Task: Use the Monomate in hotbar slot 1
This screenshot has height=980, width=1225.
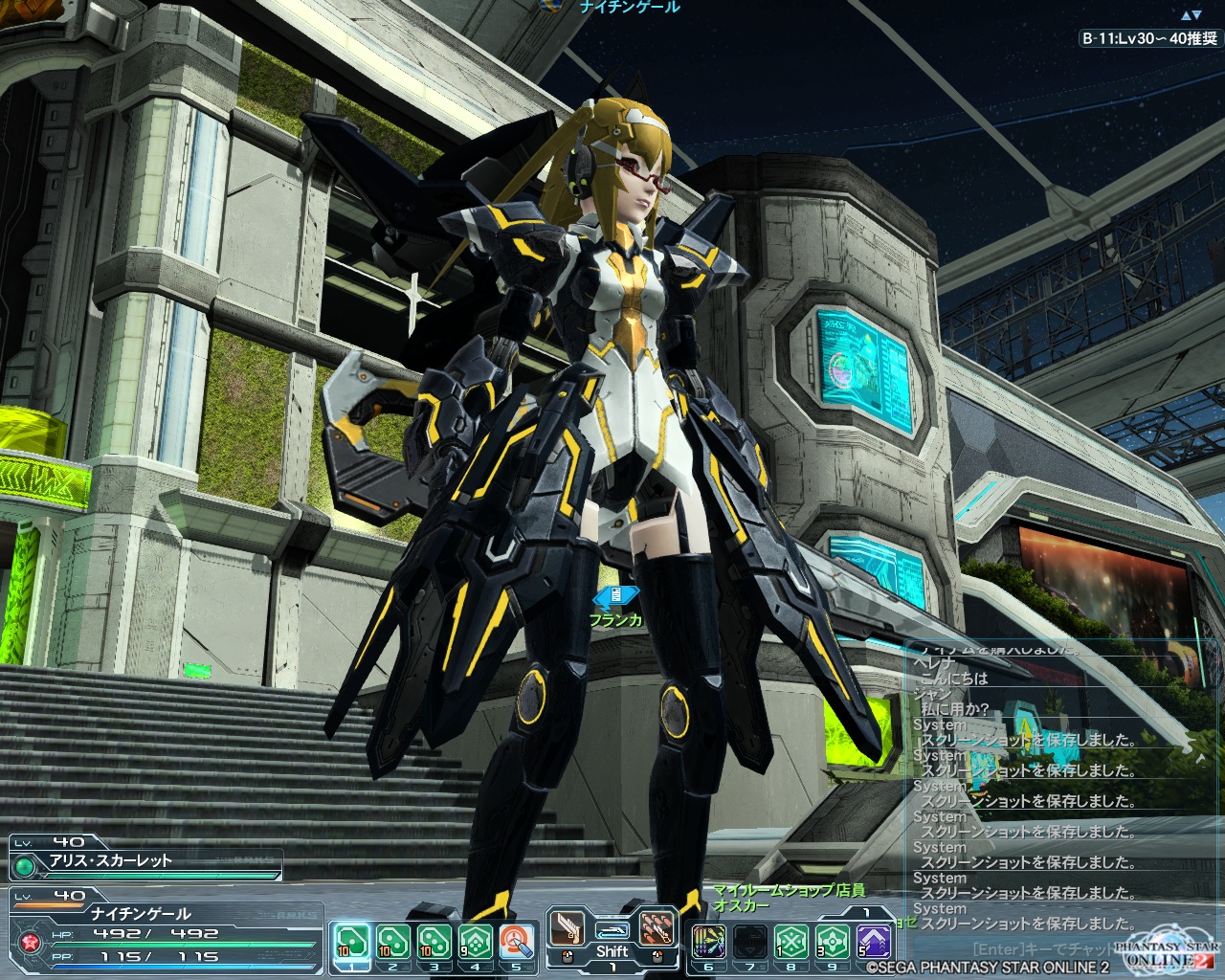Action: [350, 942]
